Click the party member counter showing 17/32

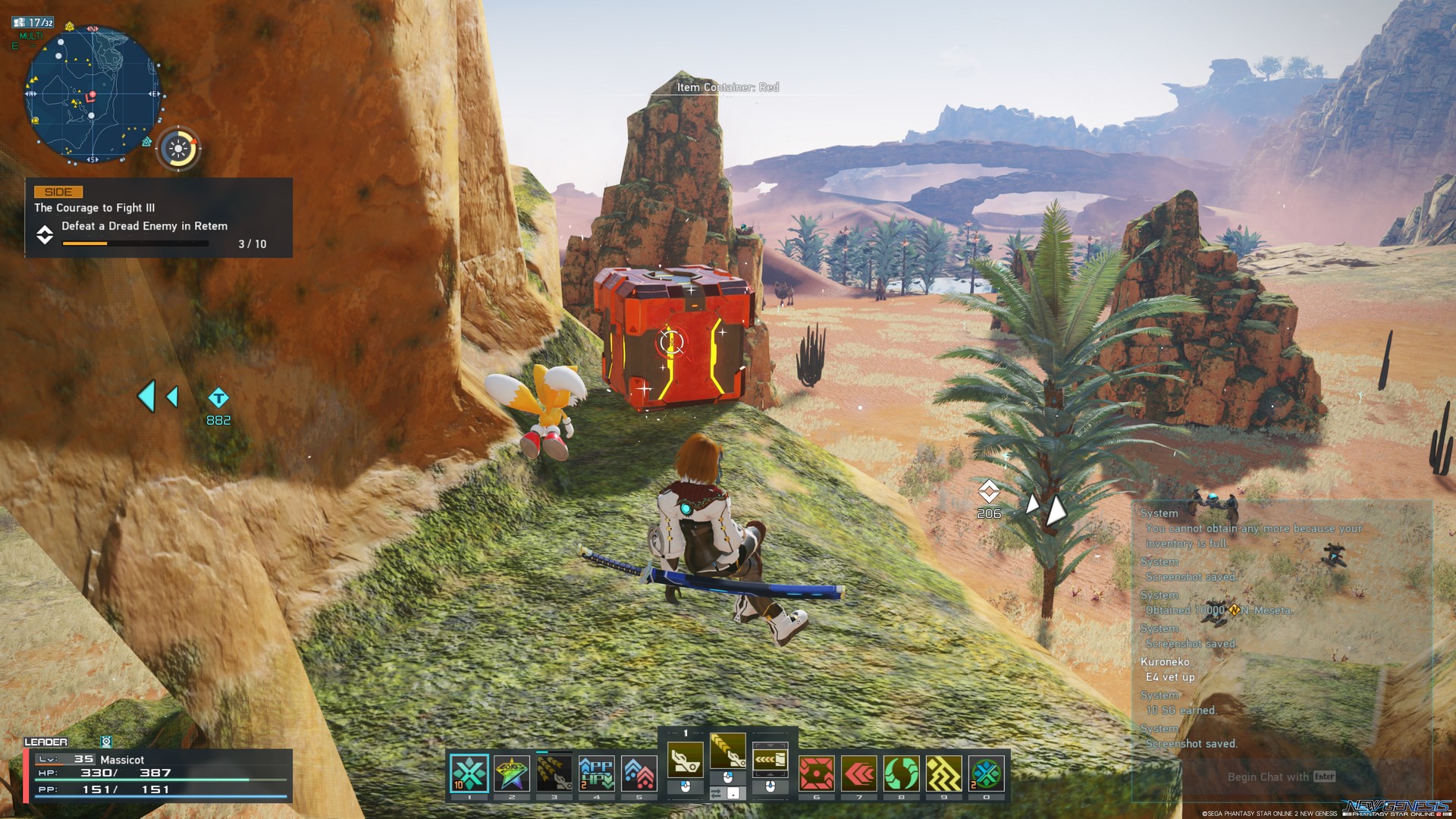(x=34, y=21)
